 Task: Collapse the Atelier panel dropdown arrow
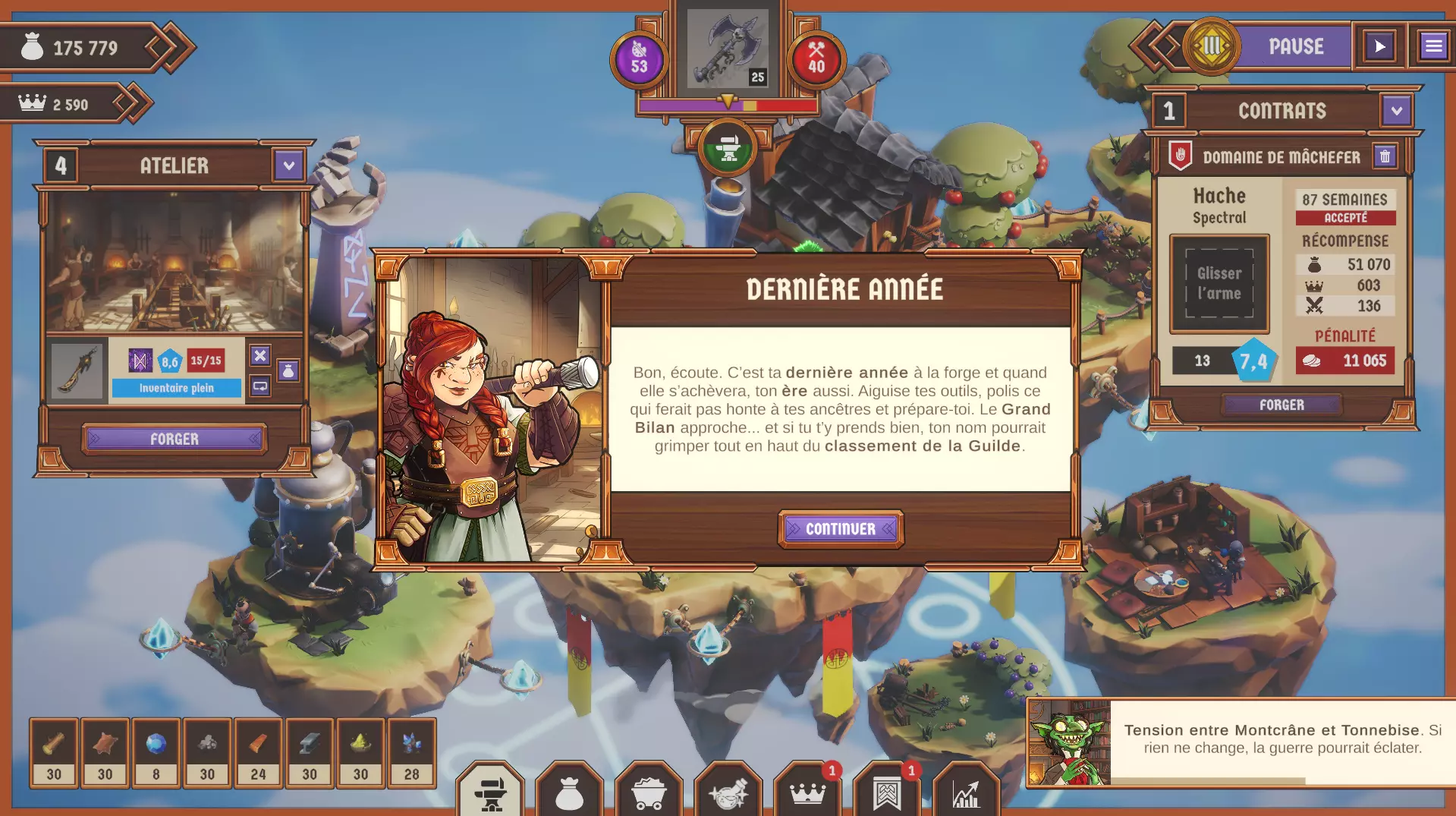[288, 165]
